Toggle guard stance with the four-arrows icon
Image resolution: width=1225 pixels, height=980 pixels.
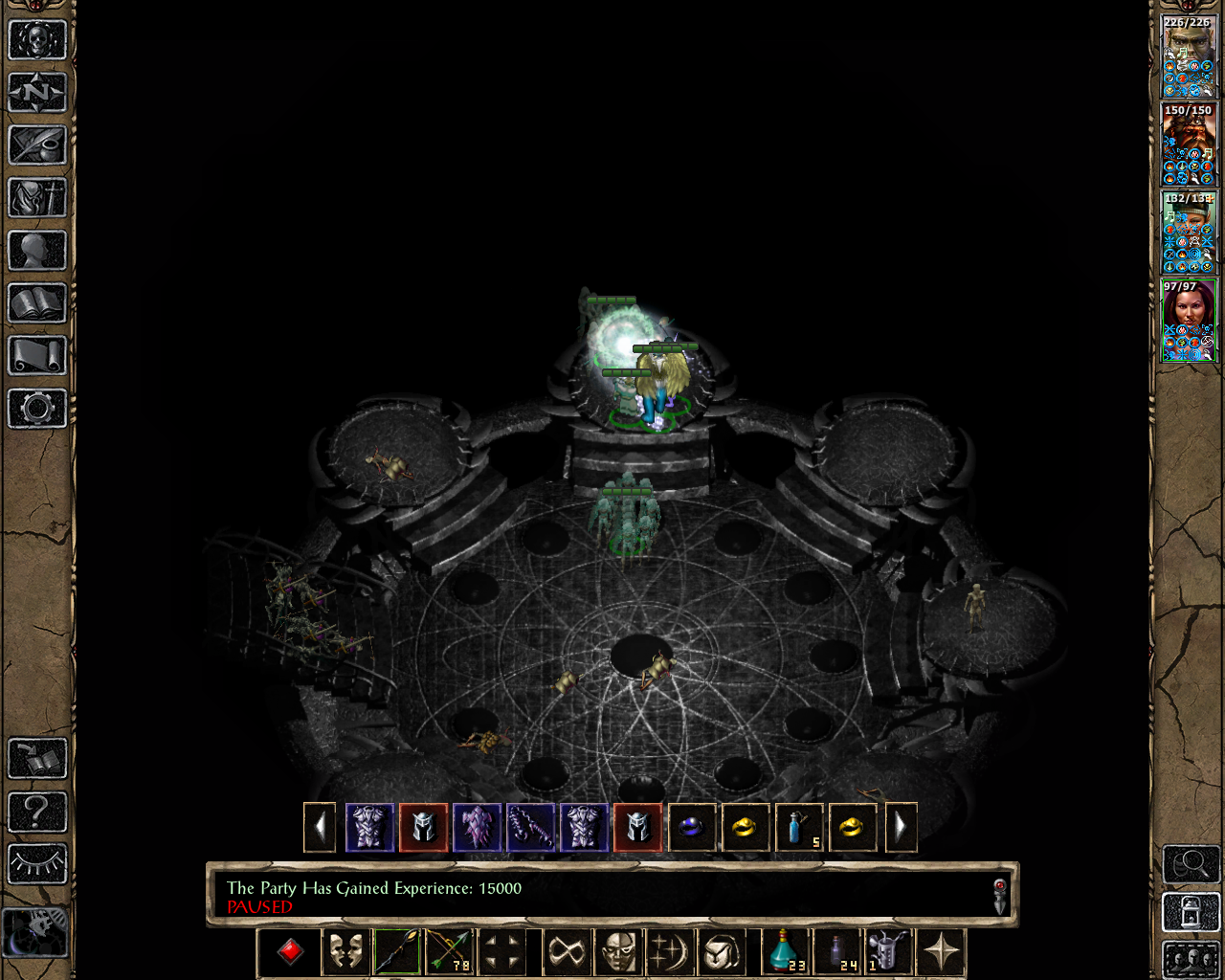click(502, 952)
